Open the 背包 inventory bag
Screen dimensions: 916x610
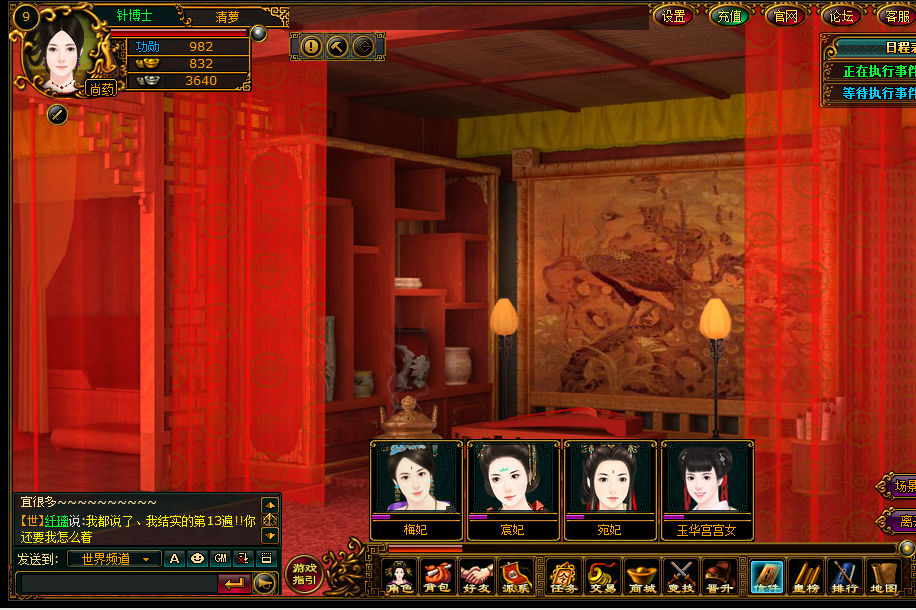click(x=437, y=578)
